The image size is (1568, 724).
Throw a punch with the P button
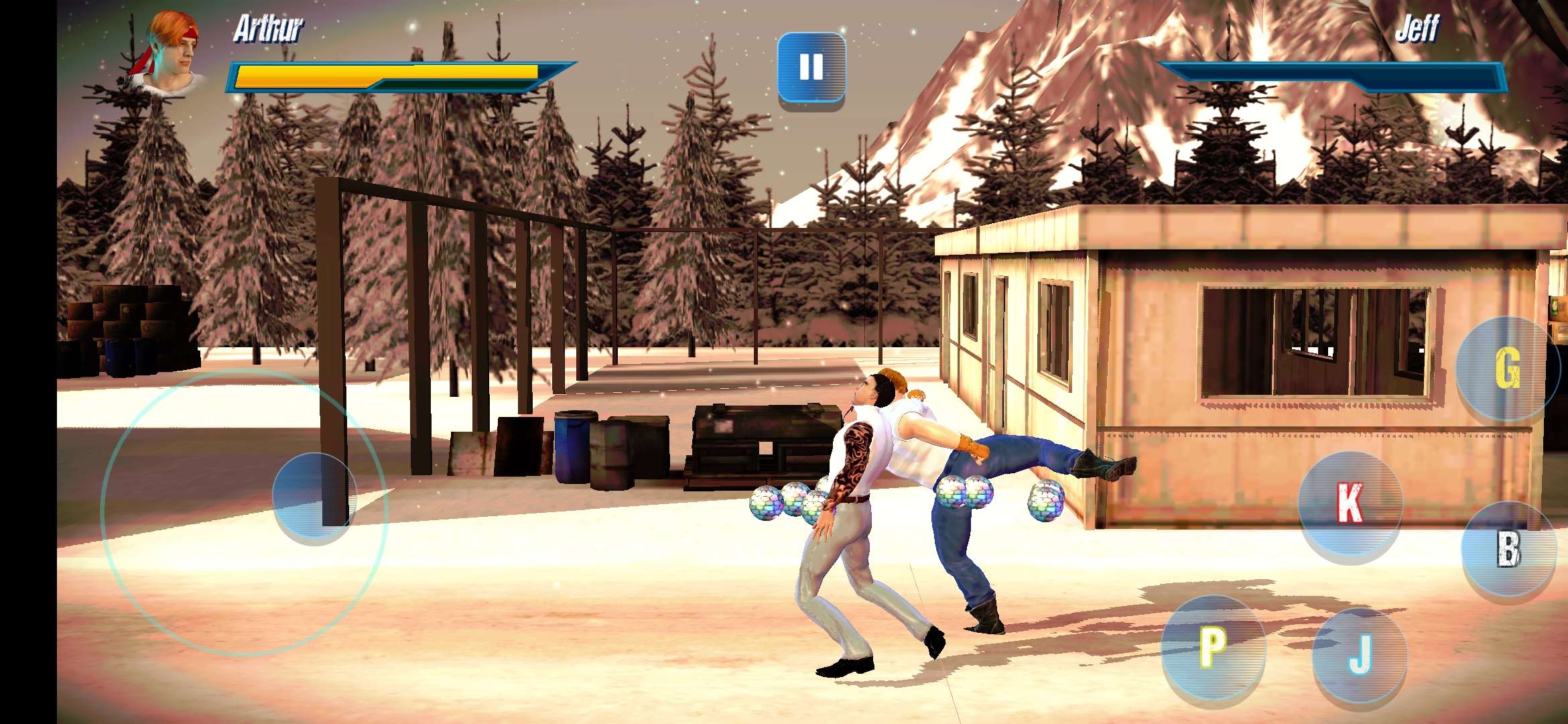pyautogui.click(x=1212, y=647)
